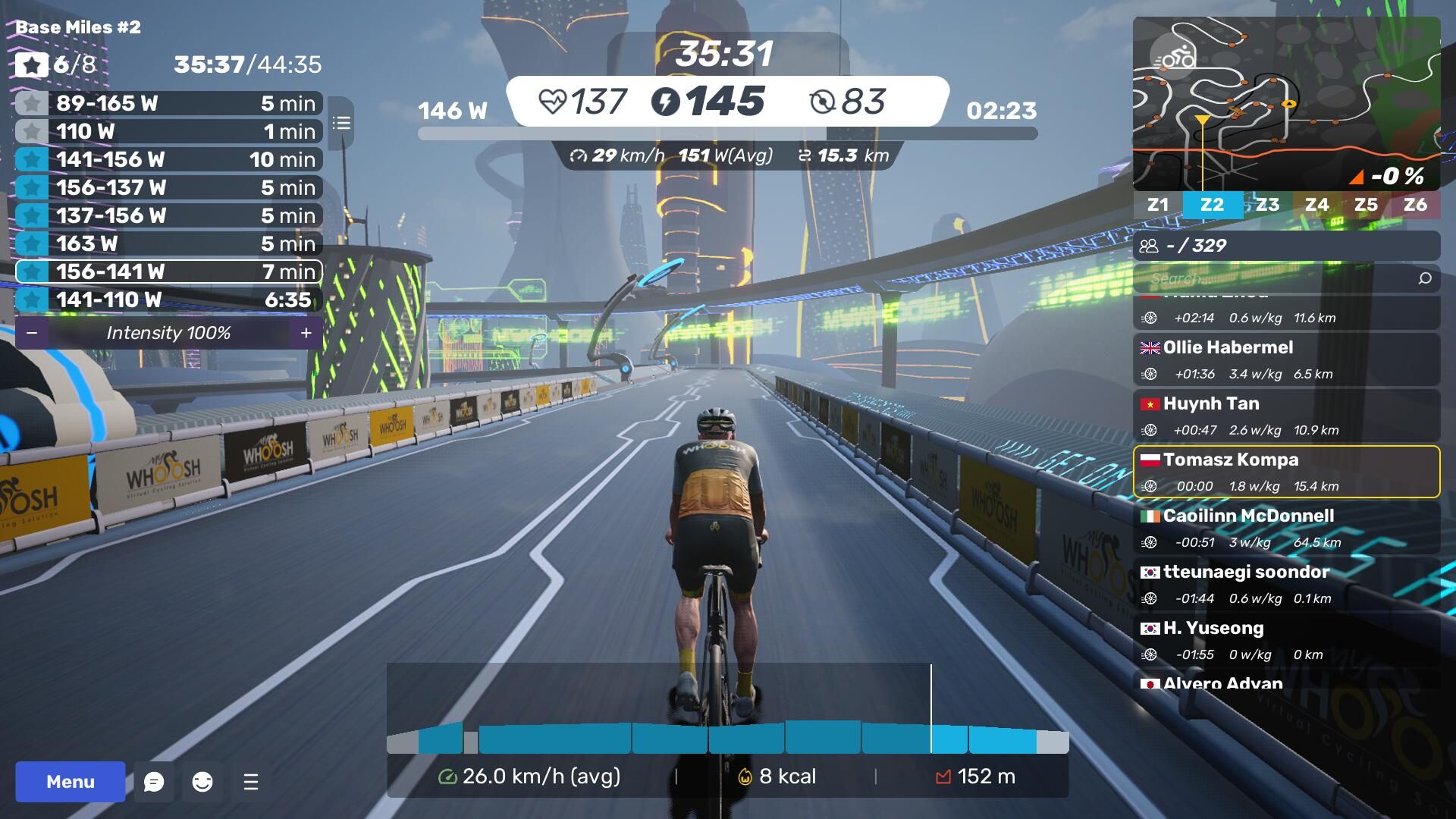
Task: Select the 163 W workout step
Action: click(x=168, y=243)
